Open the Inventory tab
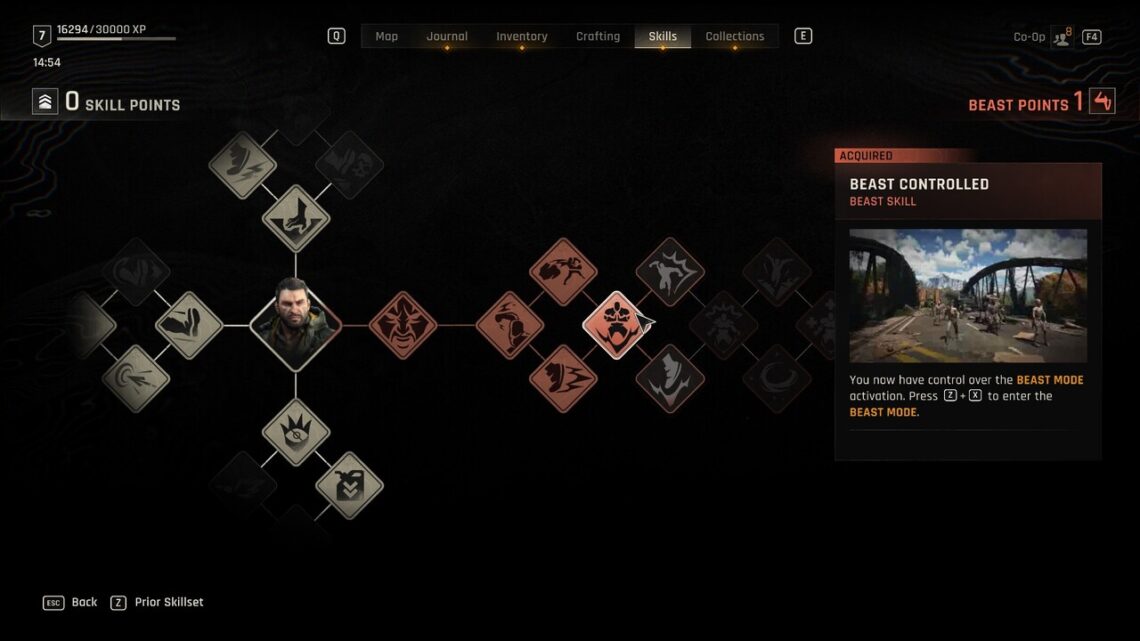1140x641 pixels. coord(521,36)
